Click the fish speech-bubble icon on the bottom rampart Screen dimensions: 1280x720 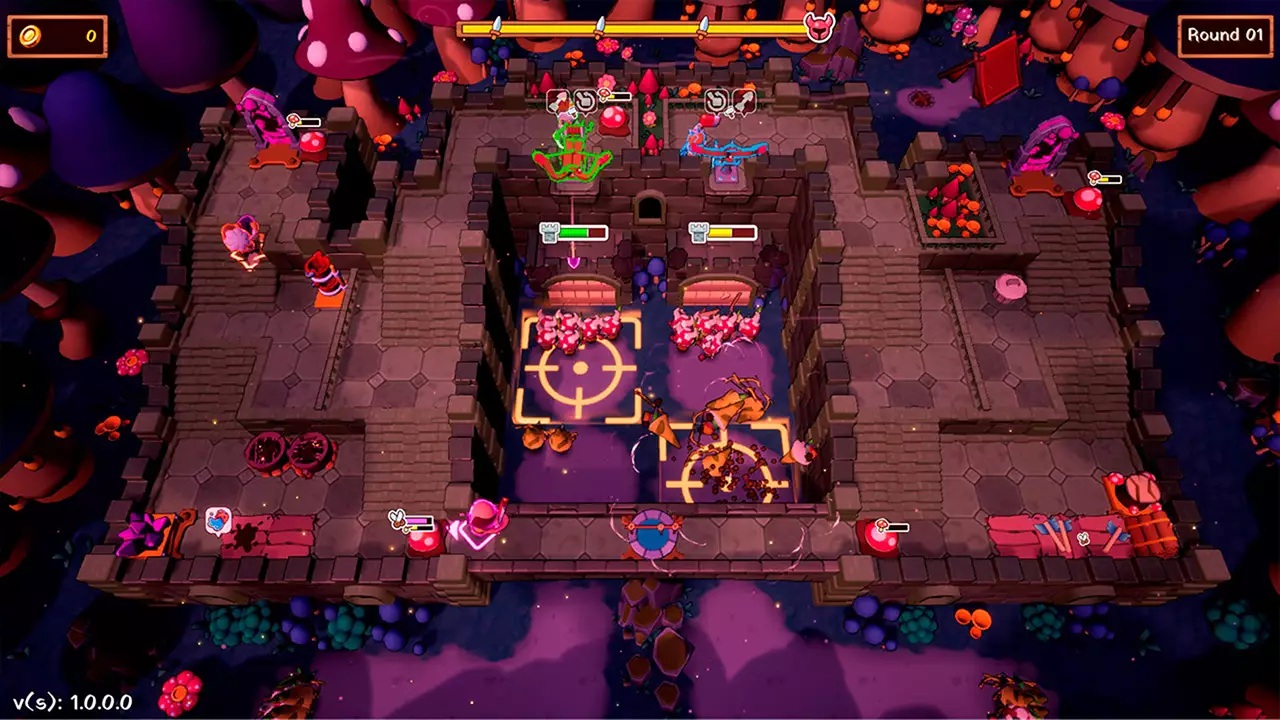click(216, 519)
